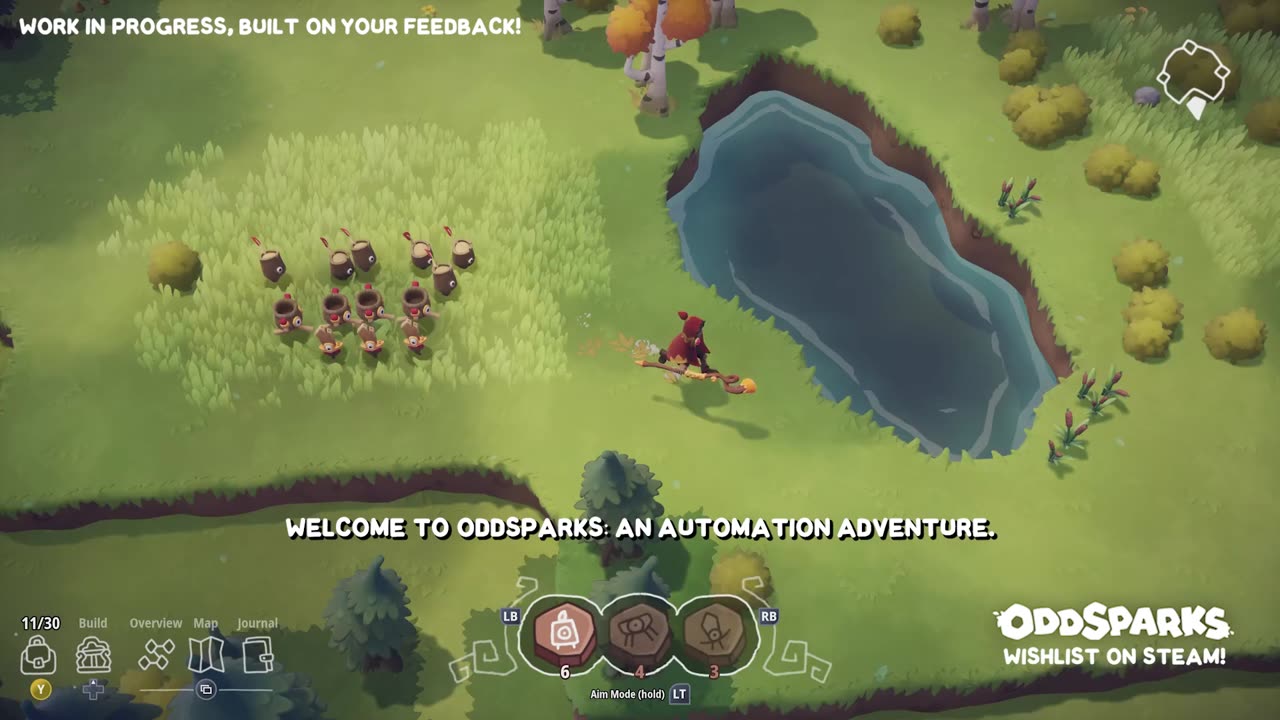The height and width of the screenshot is (720, 1280).
Task: Open the Build menu icon
Action: pyautogui.click(x=93, y=655)
